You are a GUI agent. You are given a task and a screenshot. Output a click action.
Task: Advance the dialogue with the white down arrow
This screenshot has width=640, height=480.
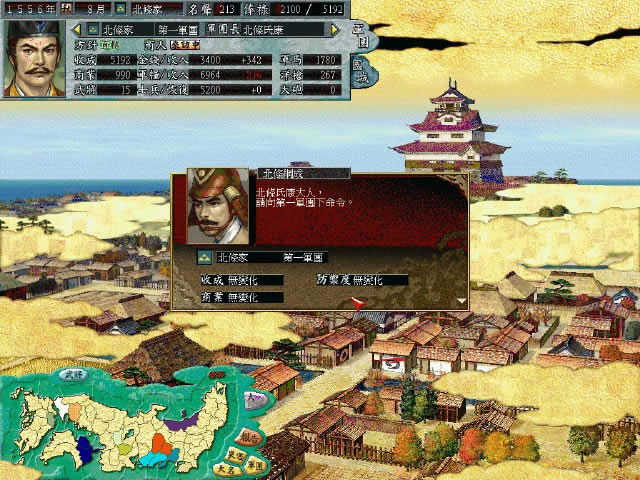(461, 299)
